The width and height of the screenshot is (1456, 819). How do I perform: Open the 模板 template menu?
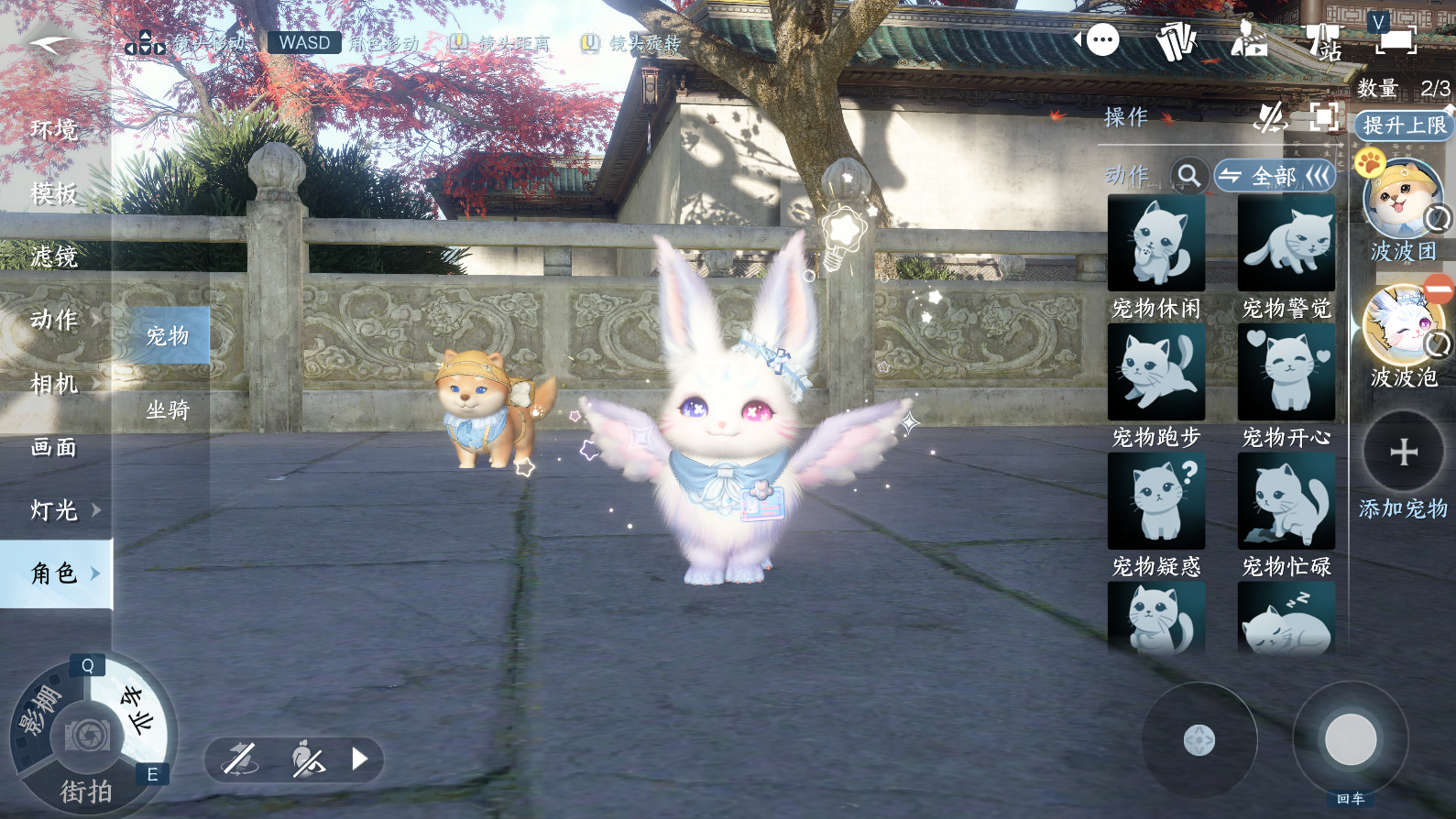click(54, 193)
